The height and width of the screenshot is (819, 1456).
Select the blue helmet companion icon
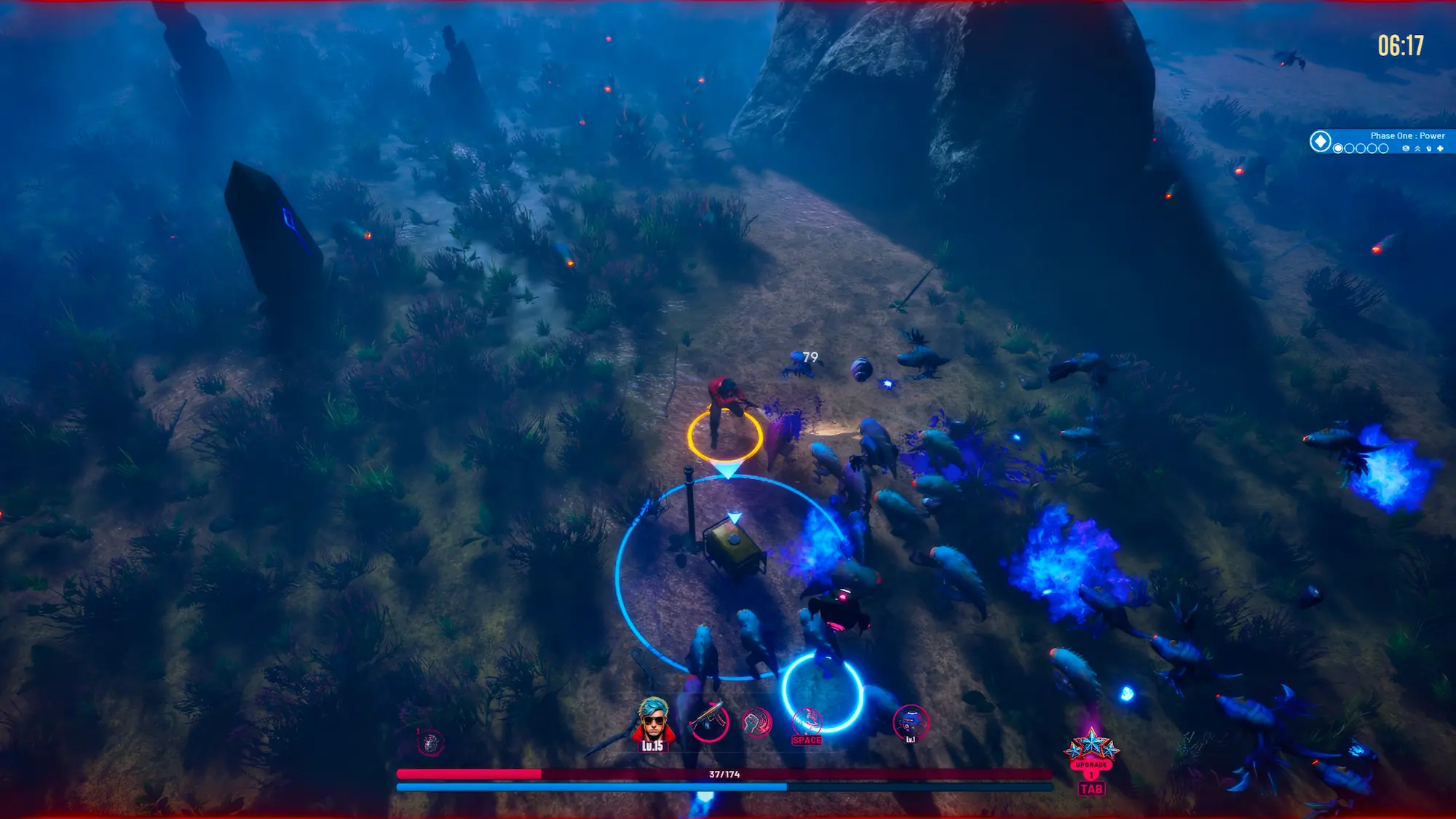pyautogui.click(x=910, y=723)
